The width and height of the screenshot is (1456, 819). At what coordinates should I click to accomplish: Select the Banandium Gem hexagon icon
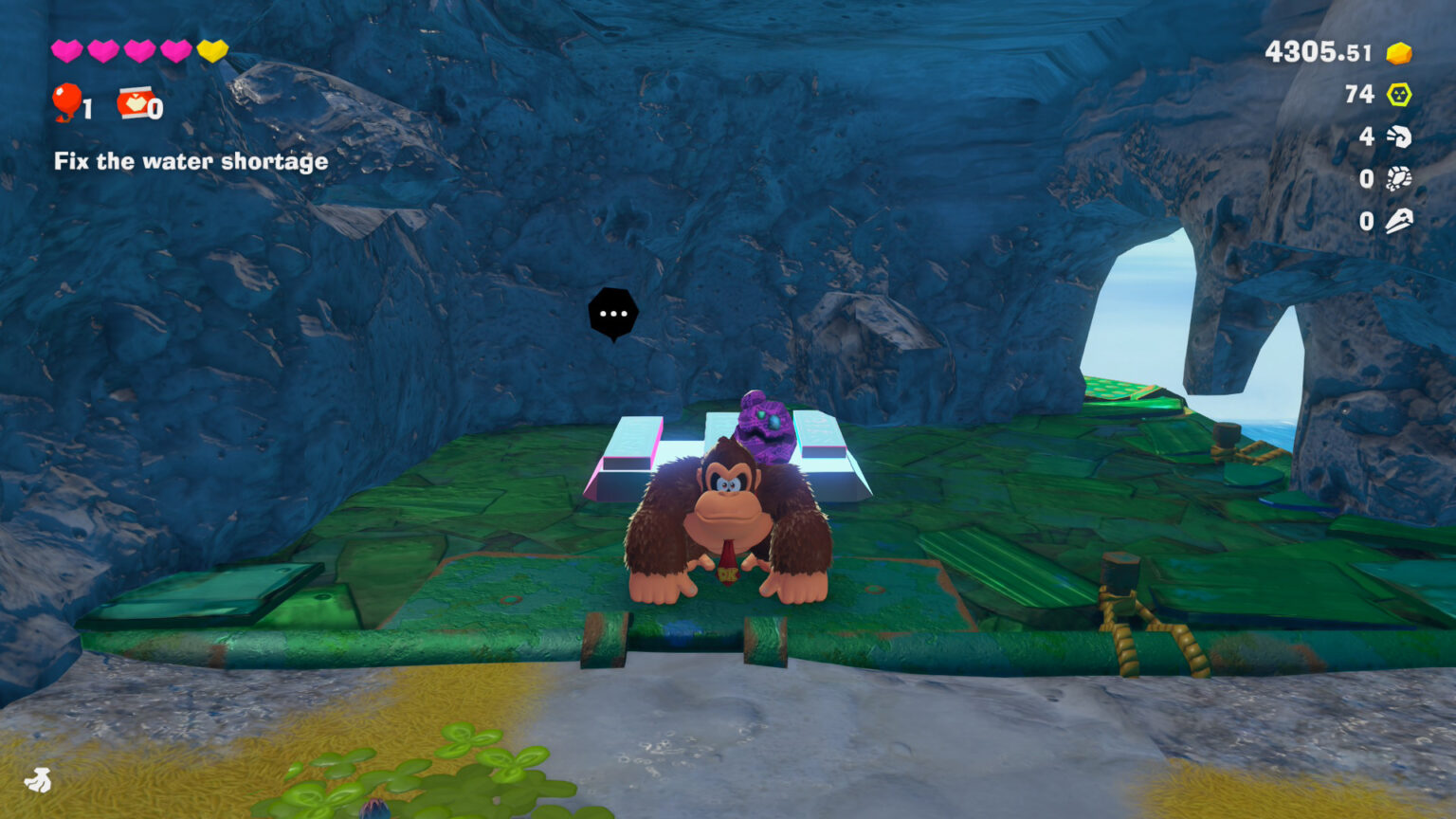1398,95
